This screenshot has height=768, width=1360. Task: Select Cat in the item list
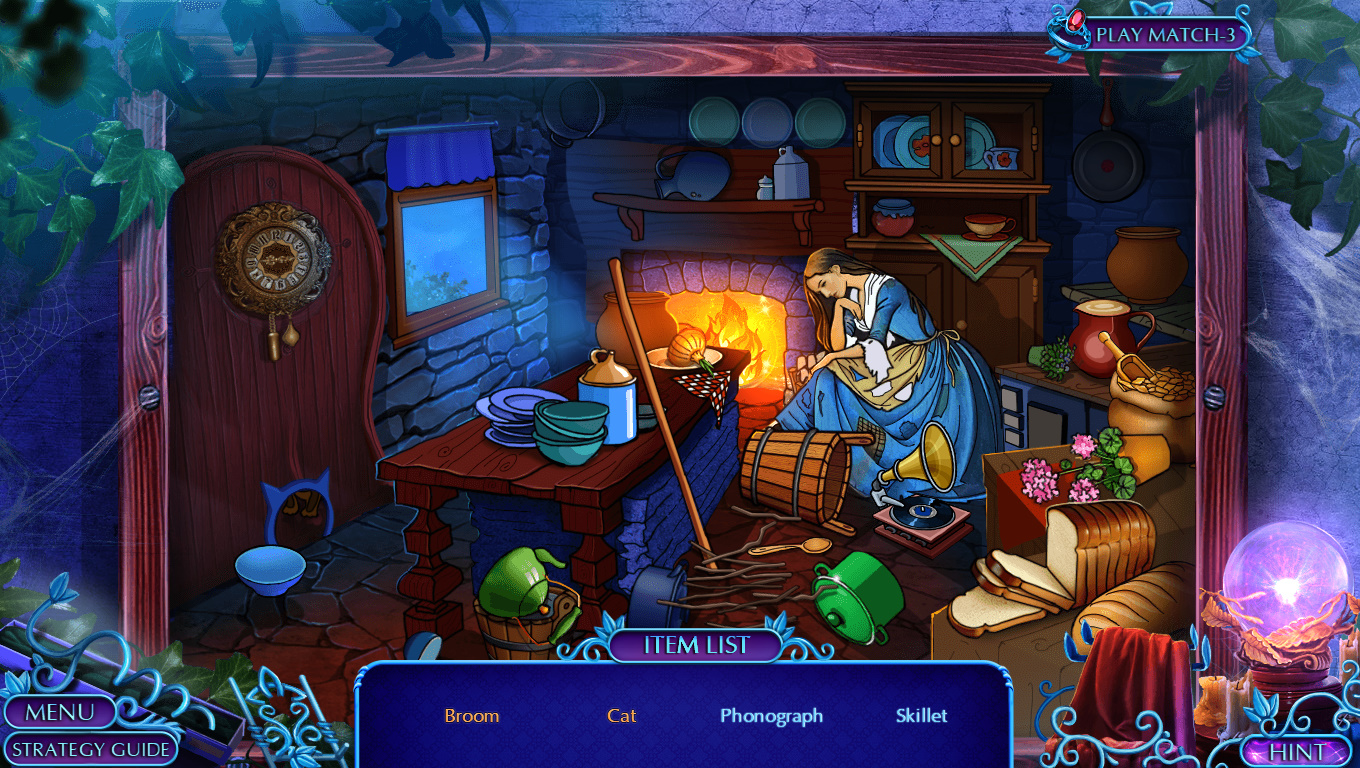pyautogui.click(x=622, y=716)
